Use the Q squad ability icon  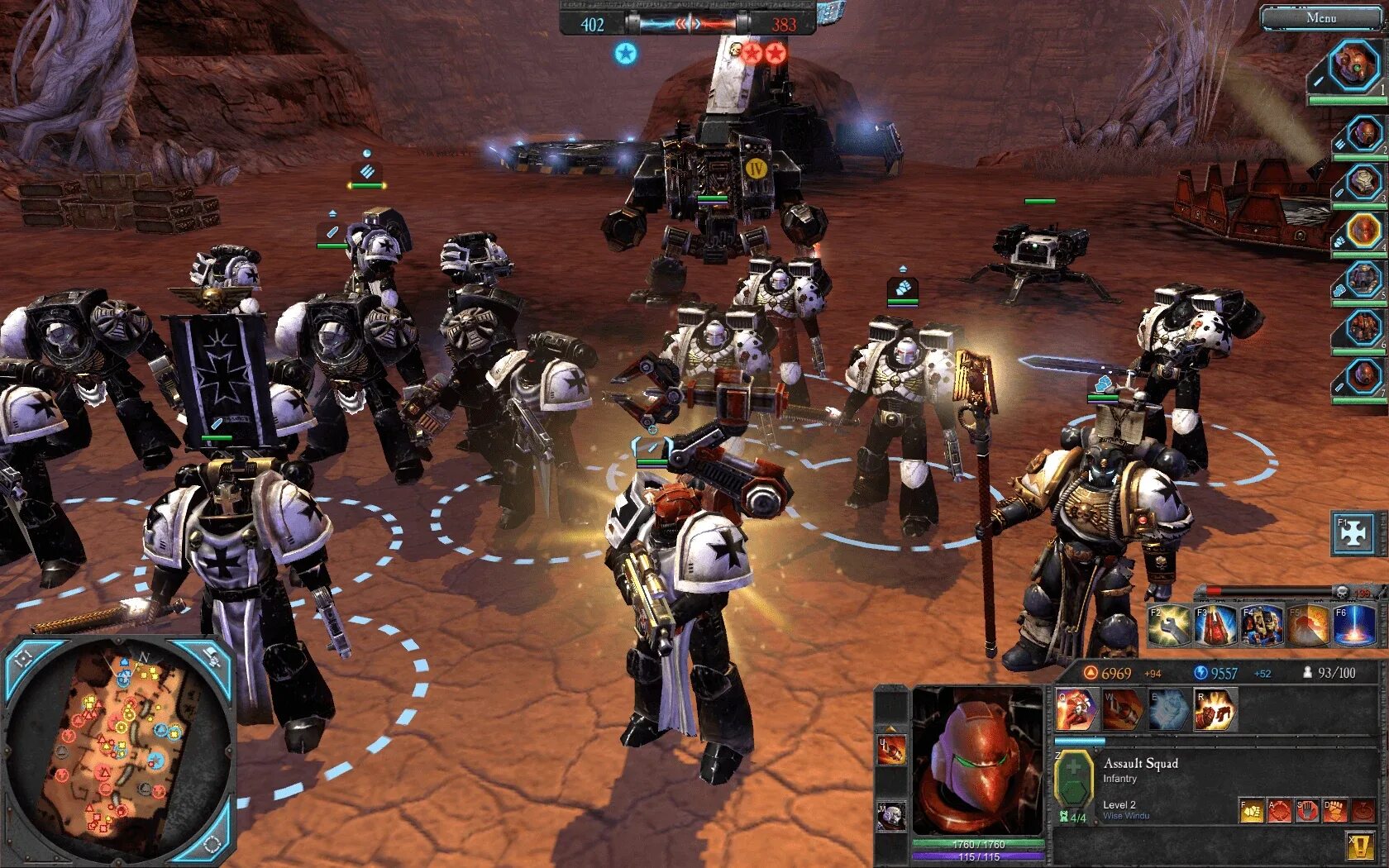[1076, 709]
